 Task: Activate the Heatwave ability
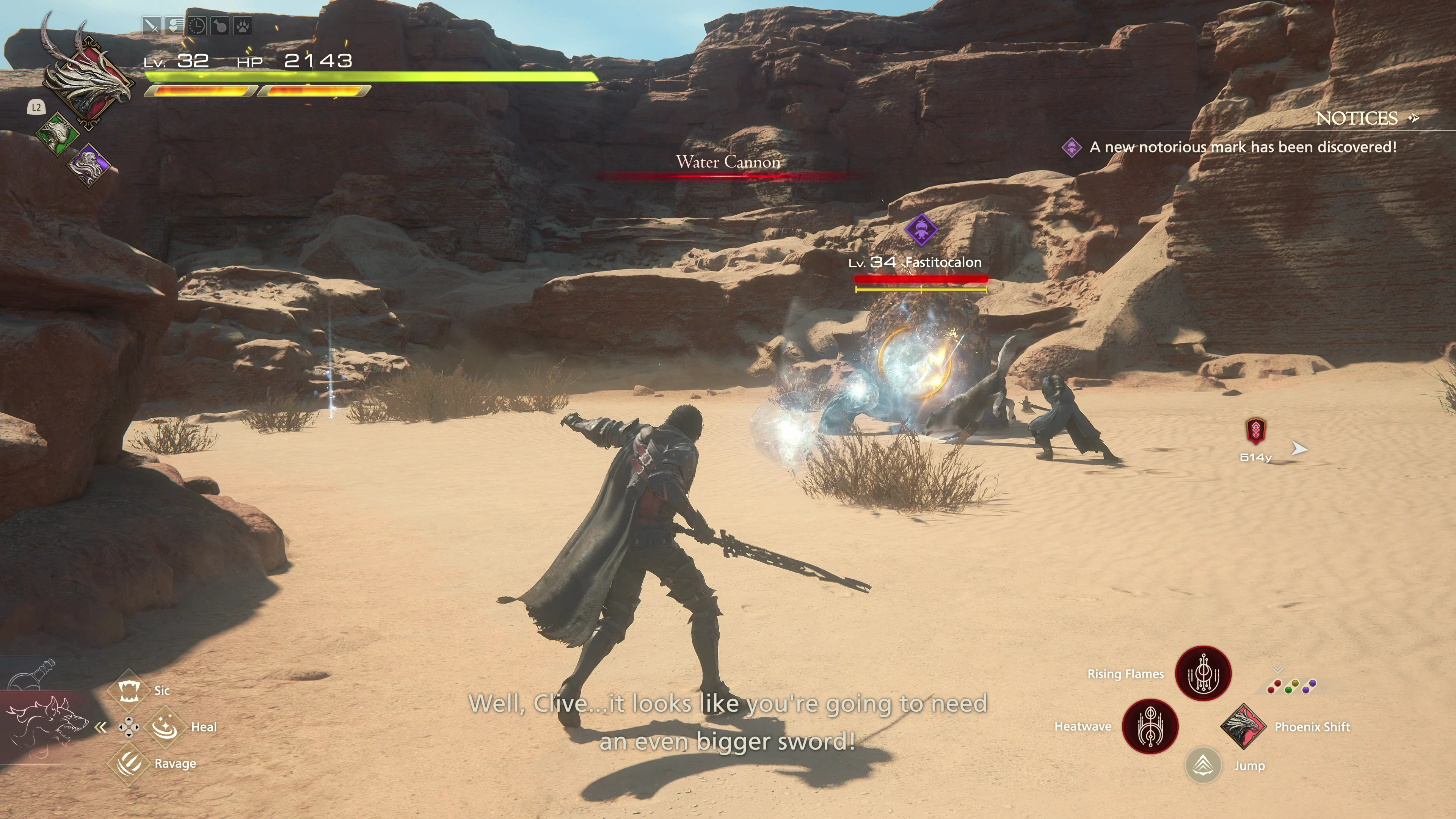tap(1150, 726)
